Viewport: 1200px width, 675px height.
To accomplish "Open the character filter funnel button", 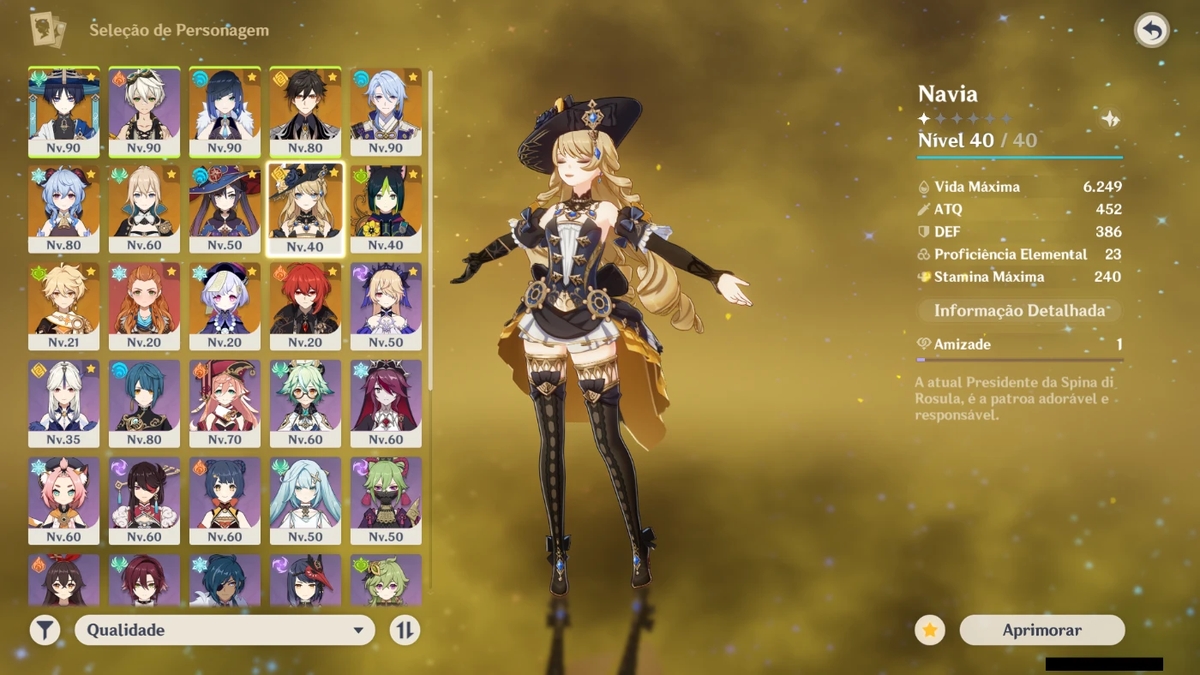I will tap(45, 630).
